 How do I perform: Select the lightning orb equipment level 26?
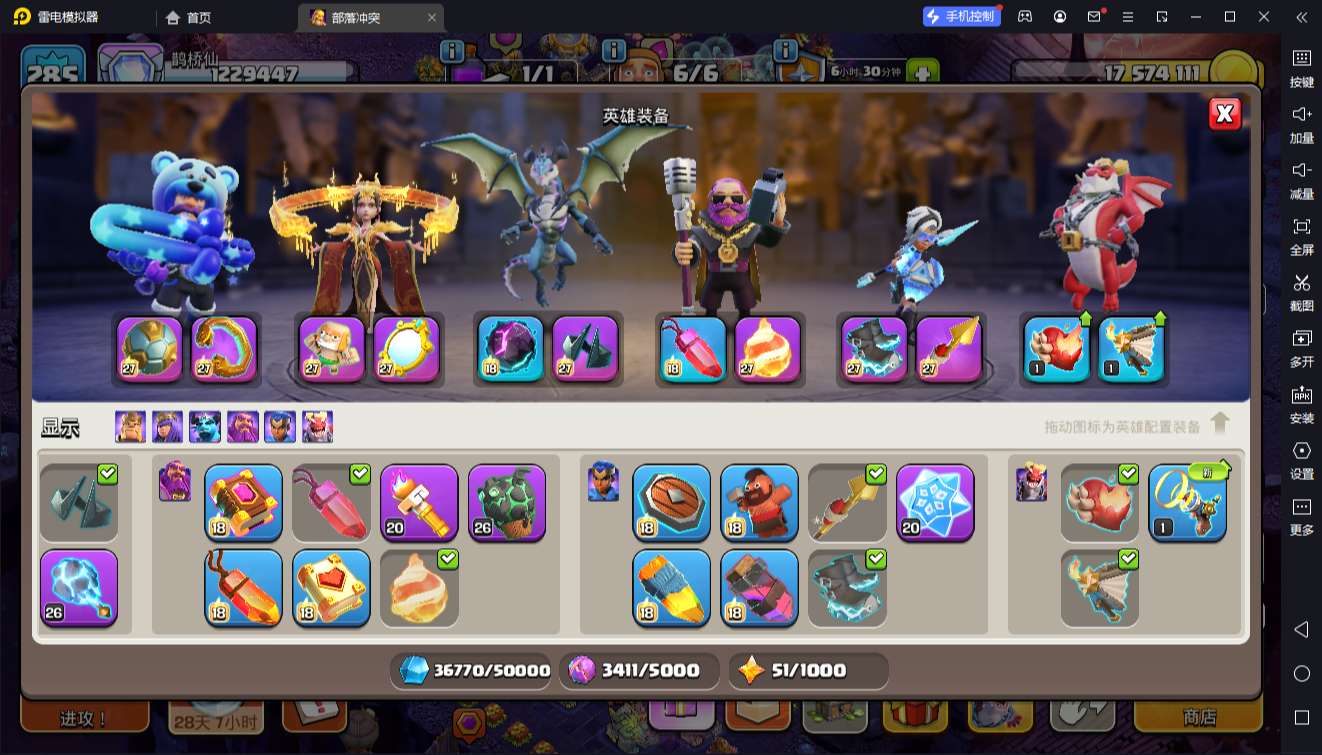[x=79, y=587]
